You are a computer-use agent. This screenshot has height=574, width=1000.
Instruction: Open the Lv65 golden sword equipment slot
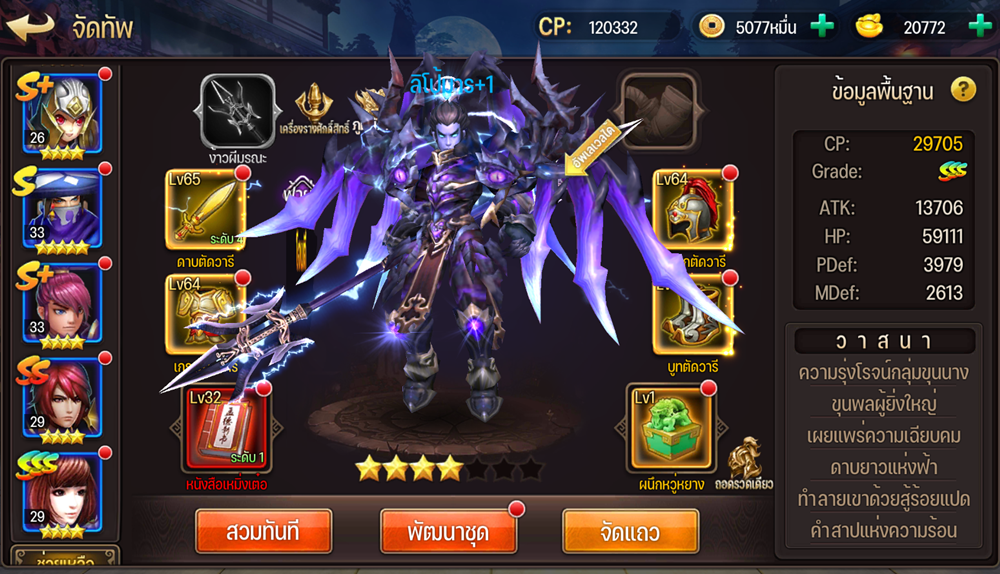tap(206, 208)
